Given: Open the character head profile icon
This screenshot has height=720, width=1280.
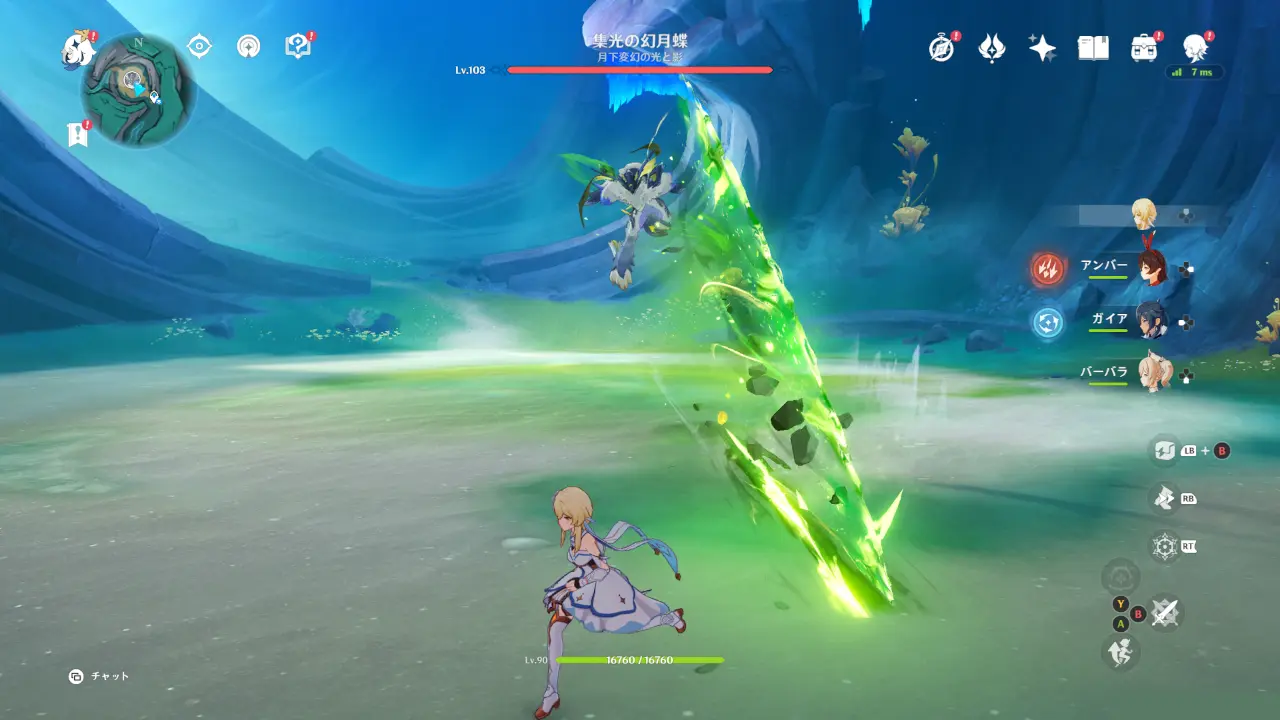Looking at the screenshot, I should pyautogui.click(x=1194, y=48).
